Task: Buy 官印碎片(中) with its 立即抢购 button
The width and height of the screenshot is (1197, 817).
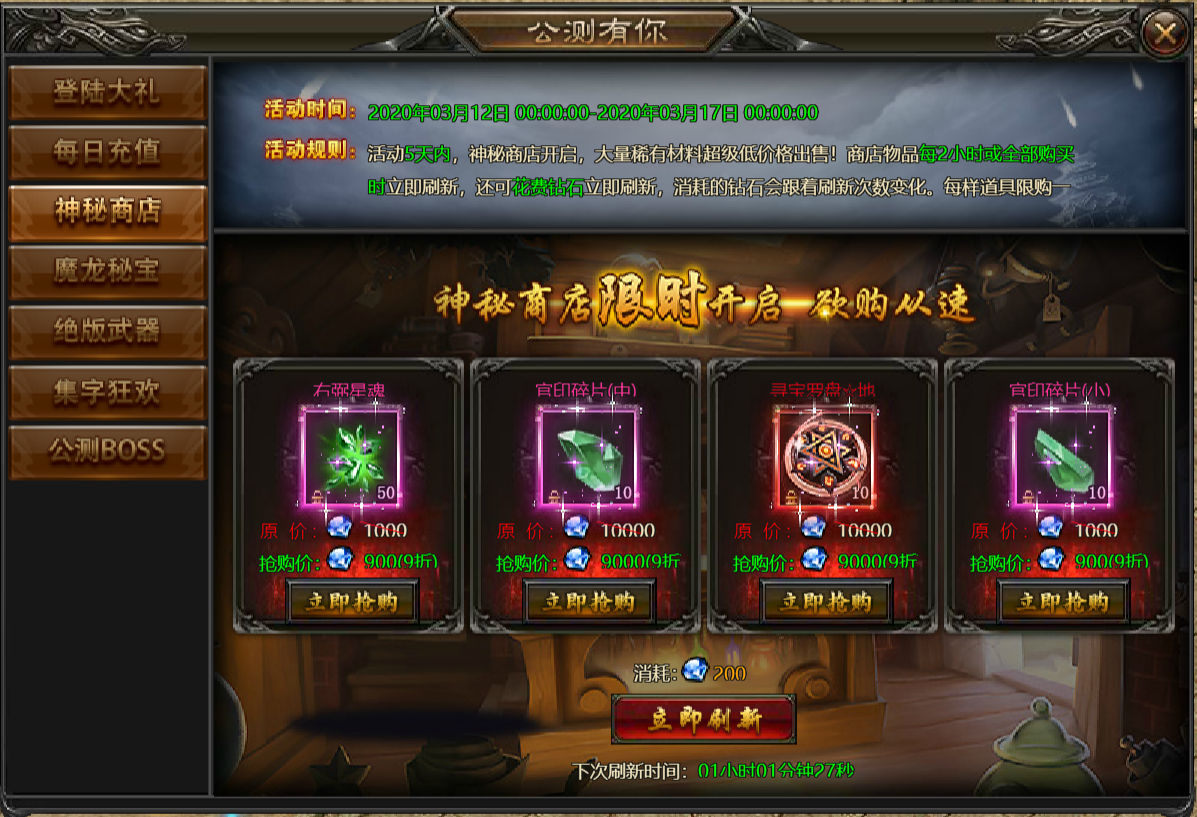Action: tap(590, 602)
